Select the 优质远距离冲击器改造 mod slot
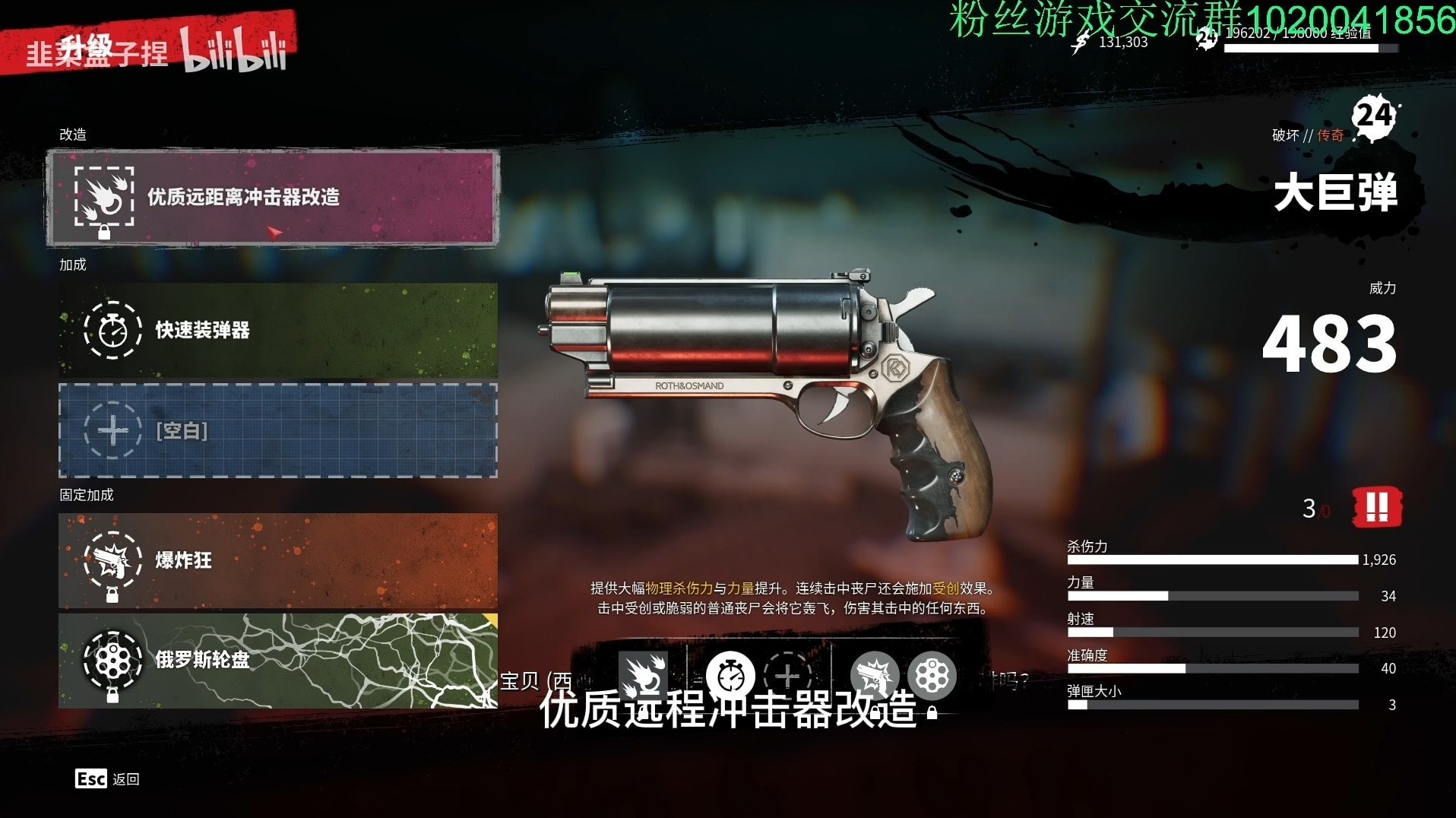The height and width of the screenshot is (818, 1456). (272, 198)
